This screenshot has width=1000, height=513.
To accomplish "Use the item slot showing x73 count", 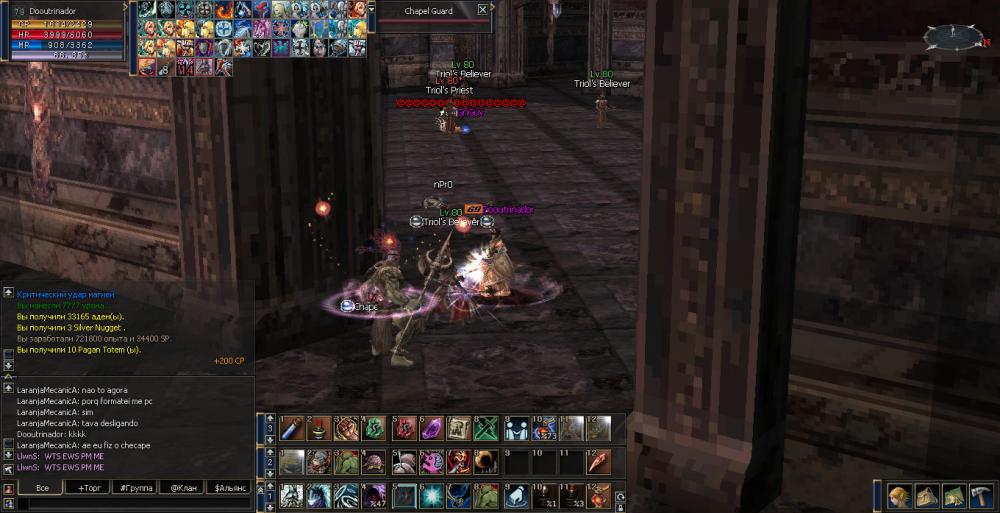I will tap(543, 428).
